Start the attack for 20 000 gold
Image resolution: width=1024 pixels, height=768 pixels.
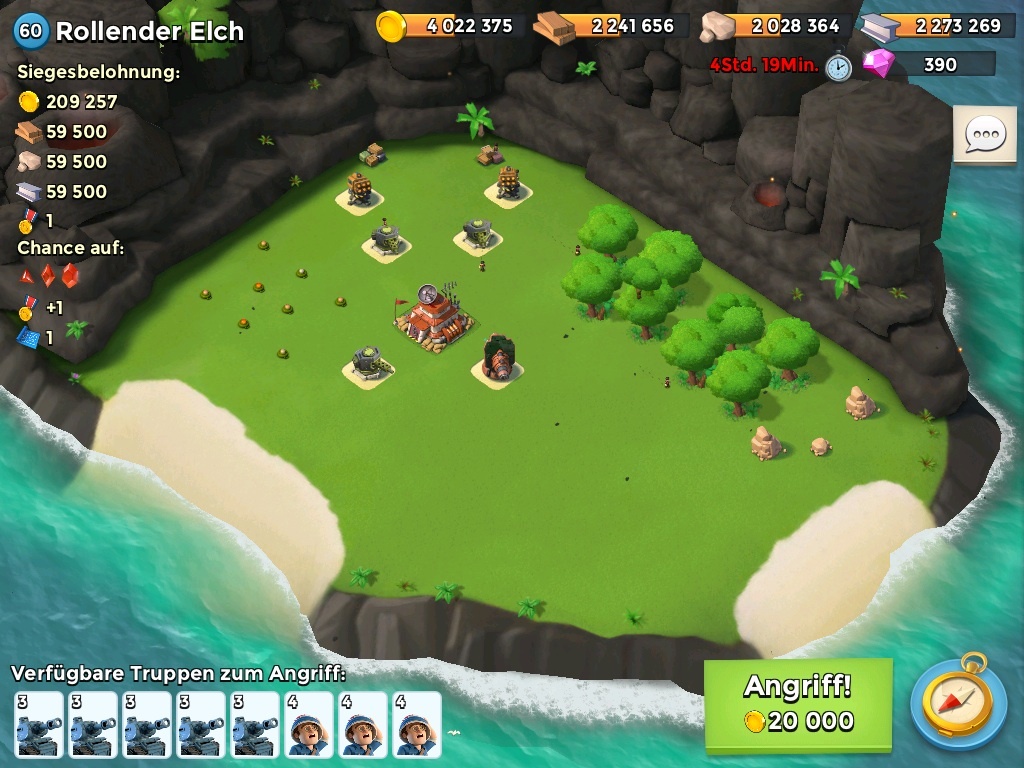[x=798, y=704]
